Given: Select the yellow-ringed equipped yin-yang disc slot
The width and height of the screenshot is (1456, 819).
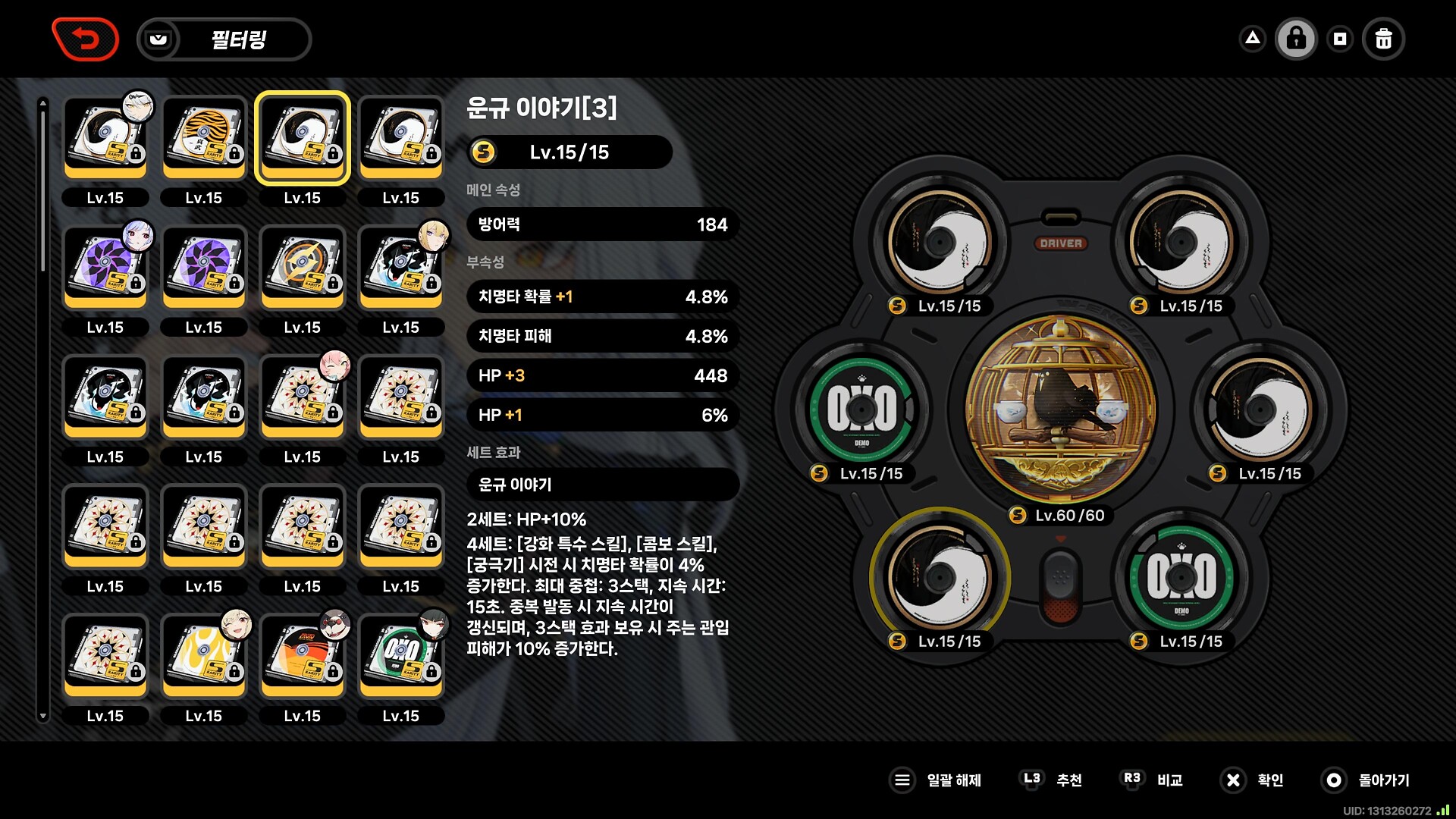Looking at the screenshot, I should click(x=940, y=578).
